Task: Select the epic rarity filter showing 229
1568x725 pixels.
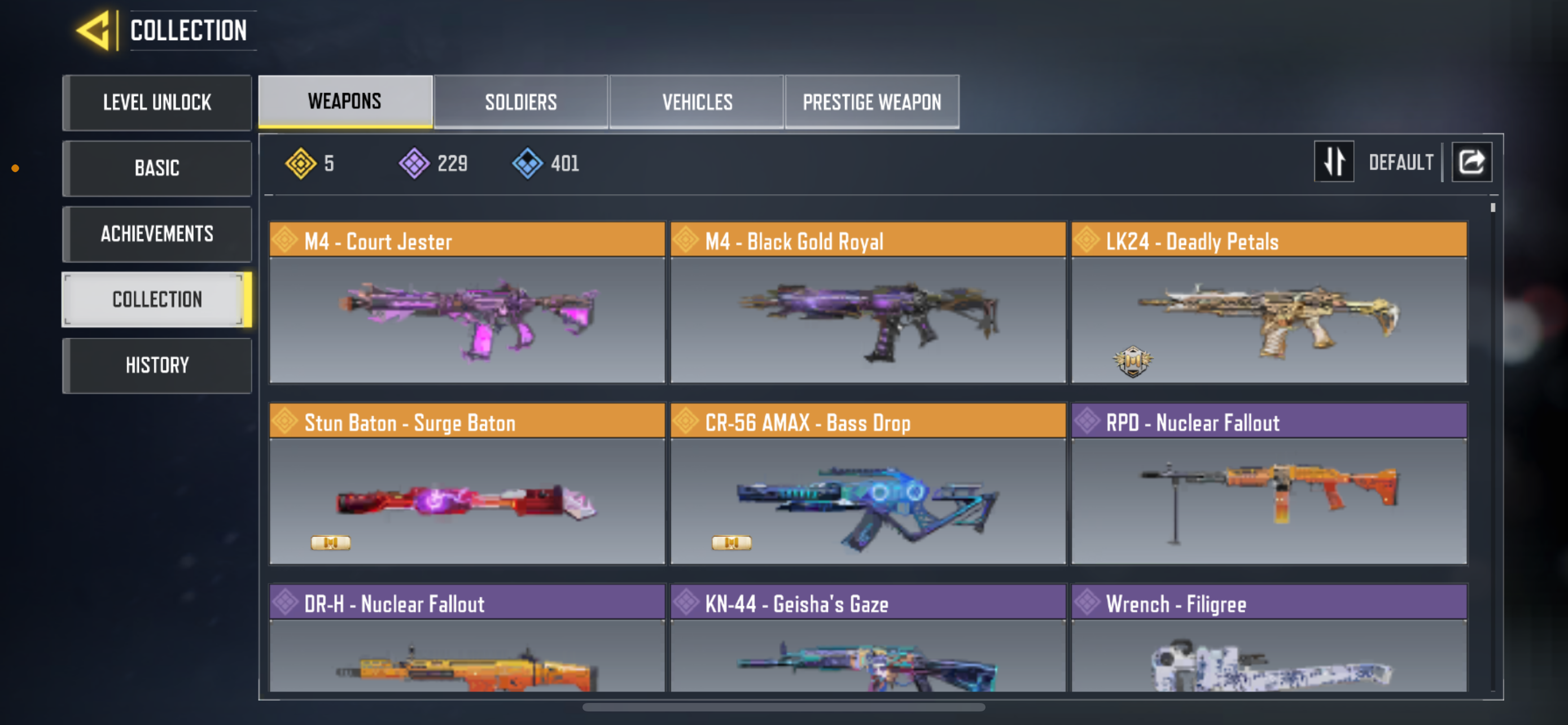Action: coord(414,162)
